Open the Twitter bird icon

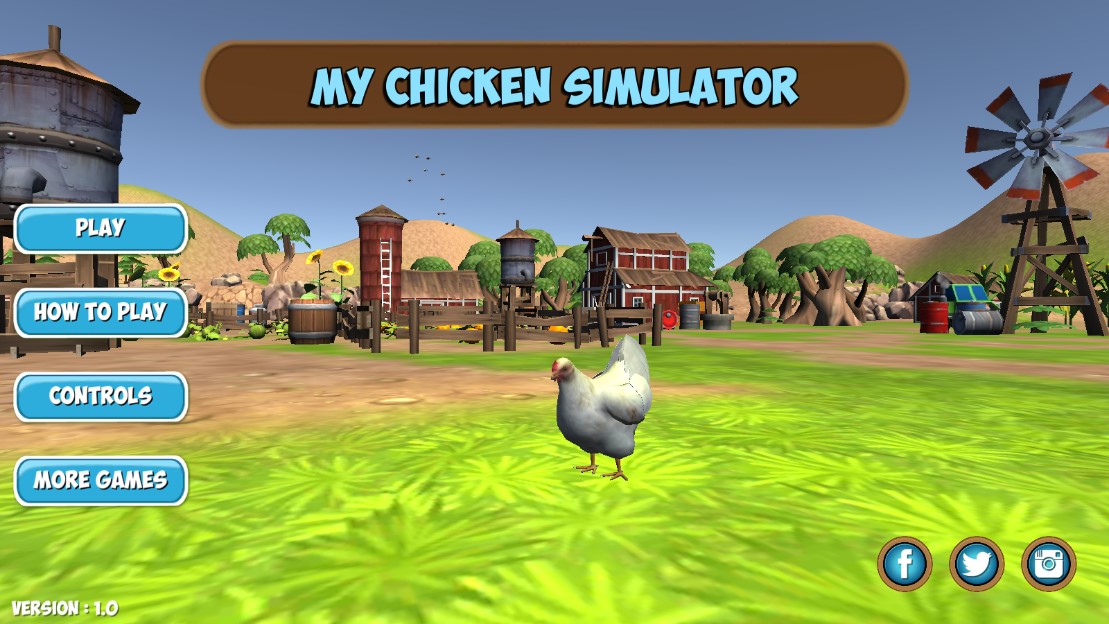pyautogui.click(x=976, y=564)
